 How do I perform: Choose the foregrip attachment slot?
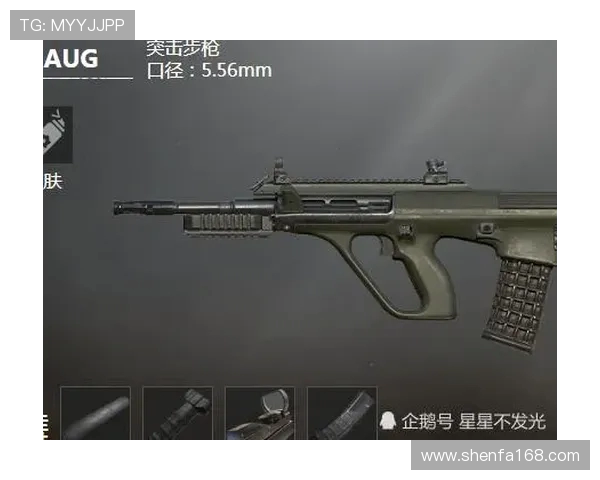coord(178,414)
